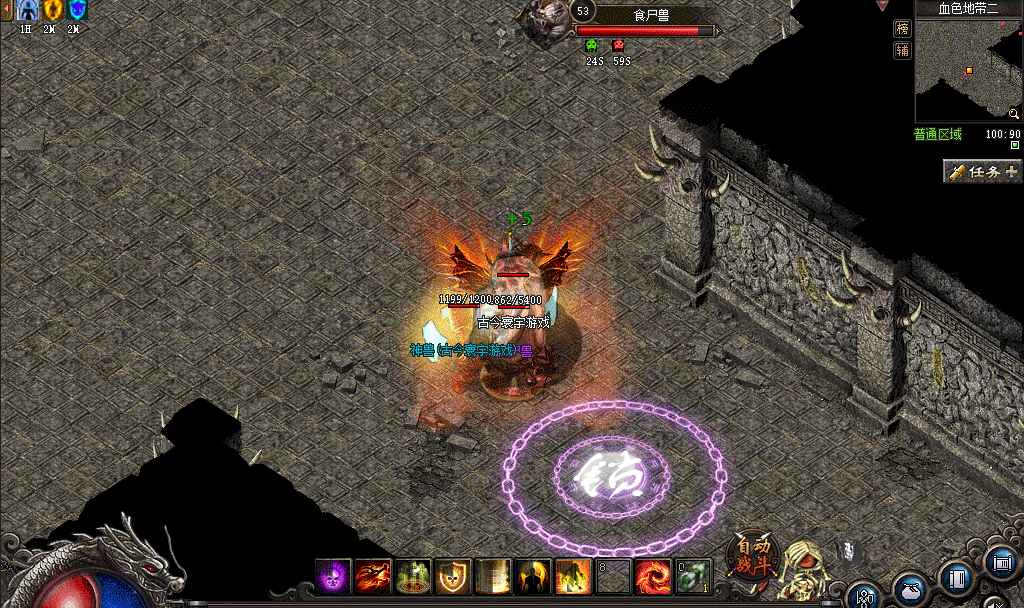
Task: Open the 任务 quest panel
Action: [x=983, y=172]
